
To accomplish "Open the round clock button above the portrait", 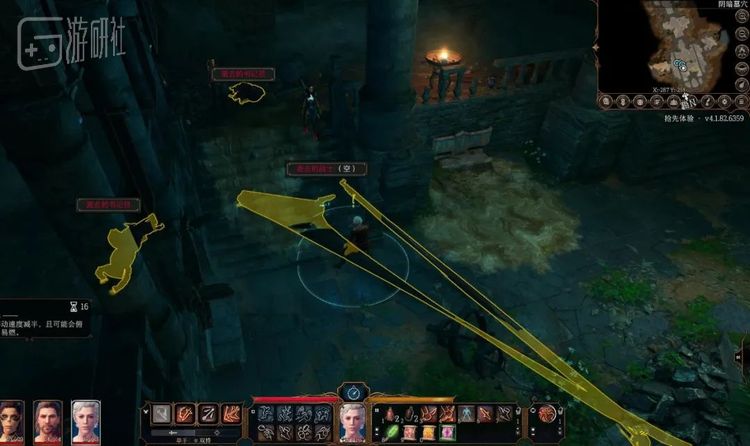I will (x=353, y=392).
